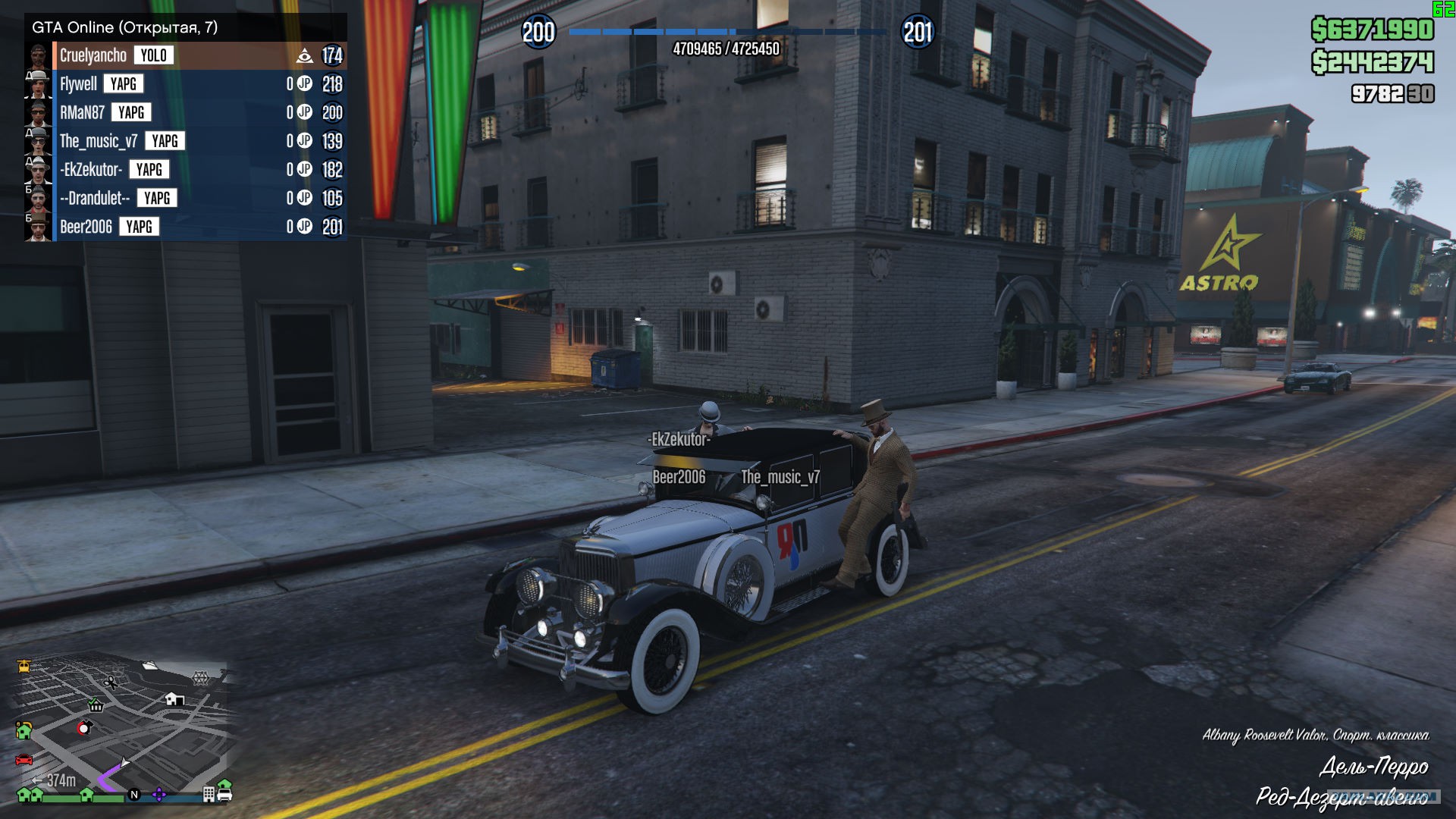Select the white yacht blip on minimap

(x=149, y=666)
